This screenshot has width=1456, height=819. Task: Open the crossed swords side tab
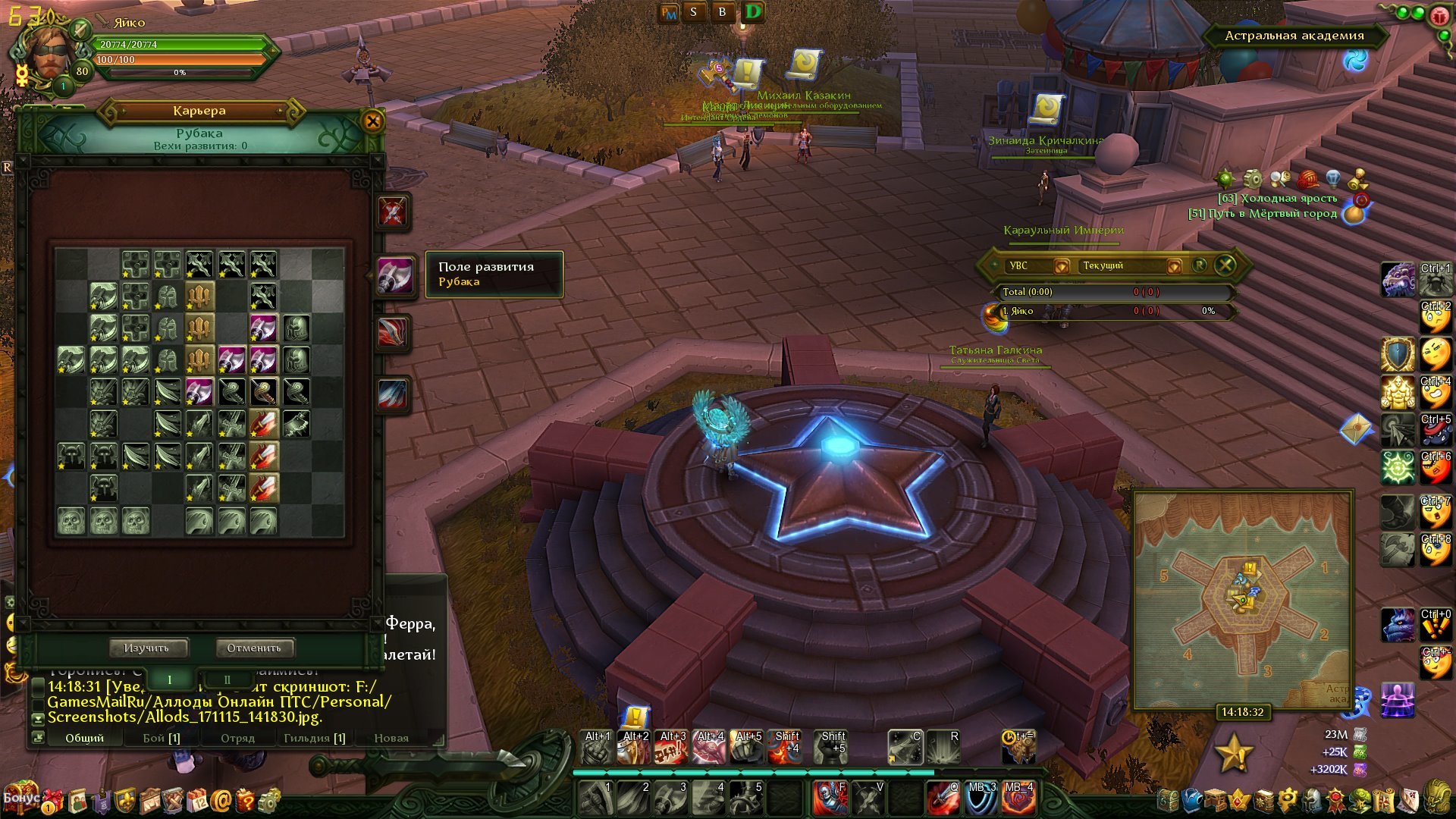point(393,212)
